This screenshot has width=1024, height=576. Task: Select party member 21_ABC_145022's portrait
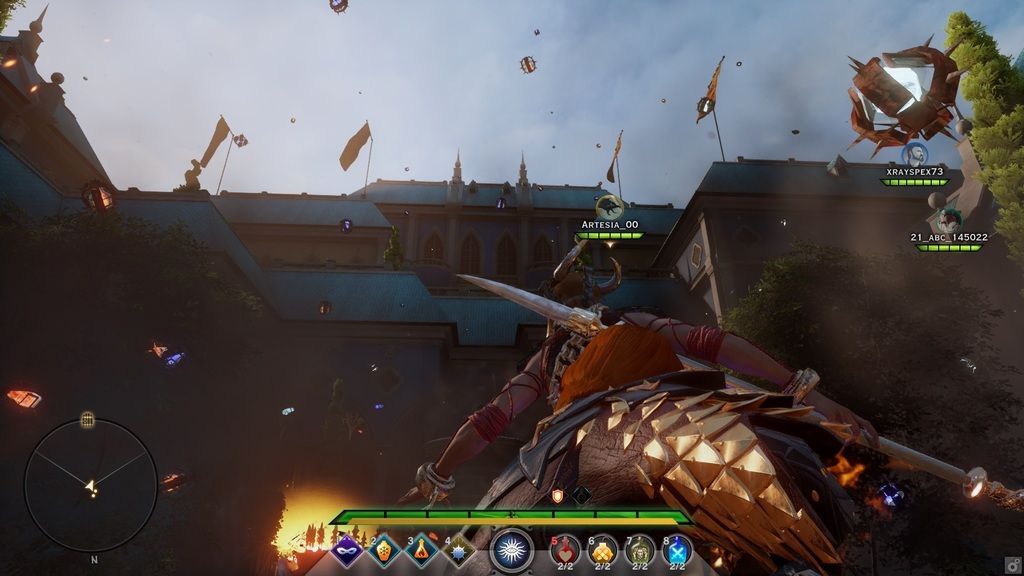tap(948, 220)
